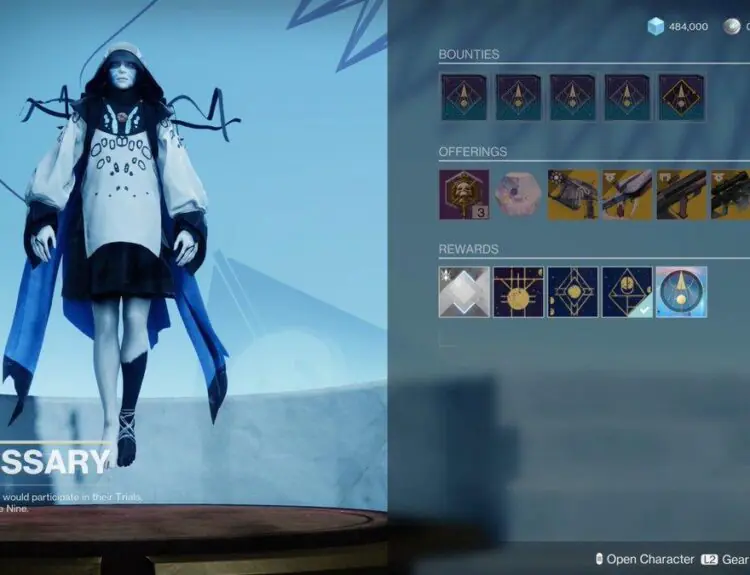Choose the reward marked with a checkmark
The image size is (750, 575).
point(627,292)
